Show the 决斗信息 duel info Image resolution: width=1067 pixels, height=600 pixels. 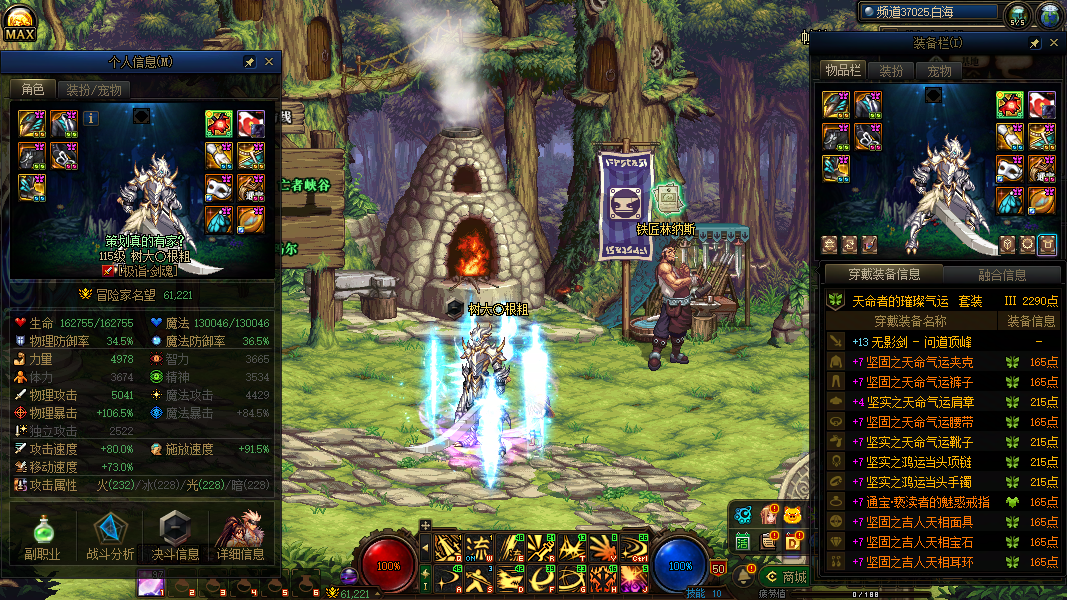point(176,536)
